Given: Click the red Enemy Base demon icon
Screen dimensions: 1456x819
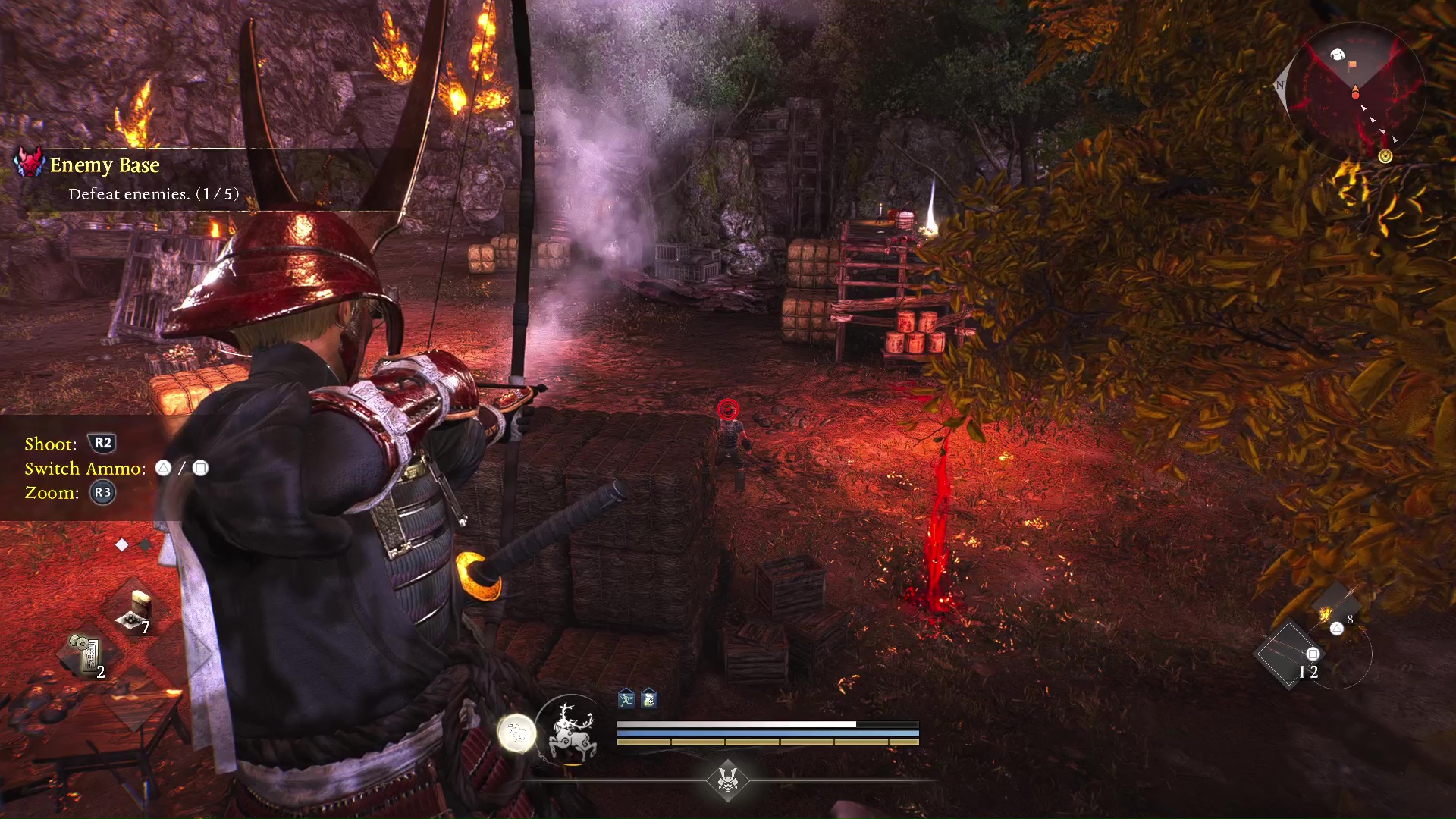Looking at the screenshot, I should pyautogui.click(x=29, y=164).
